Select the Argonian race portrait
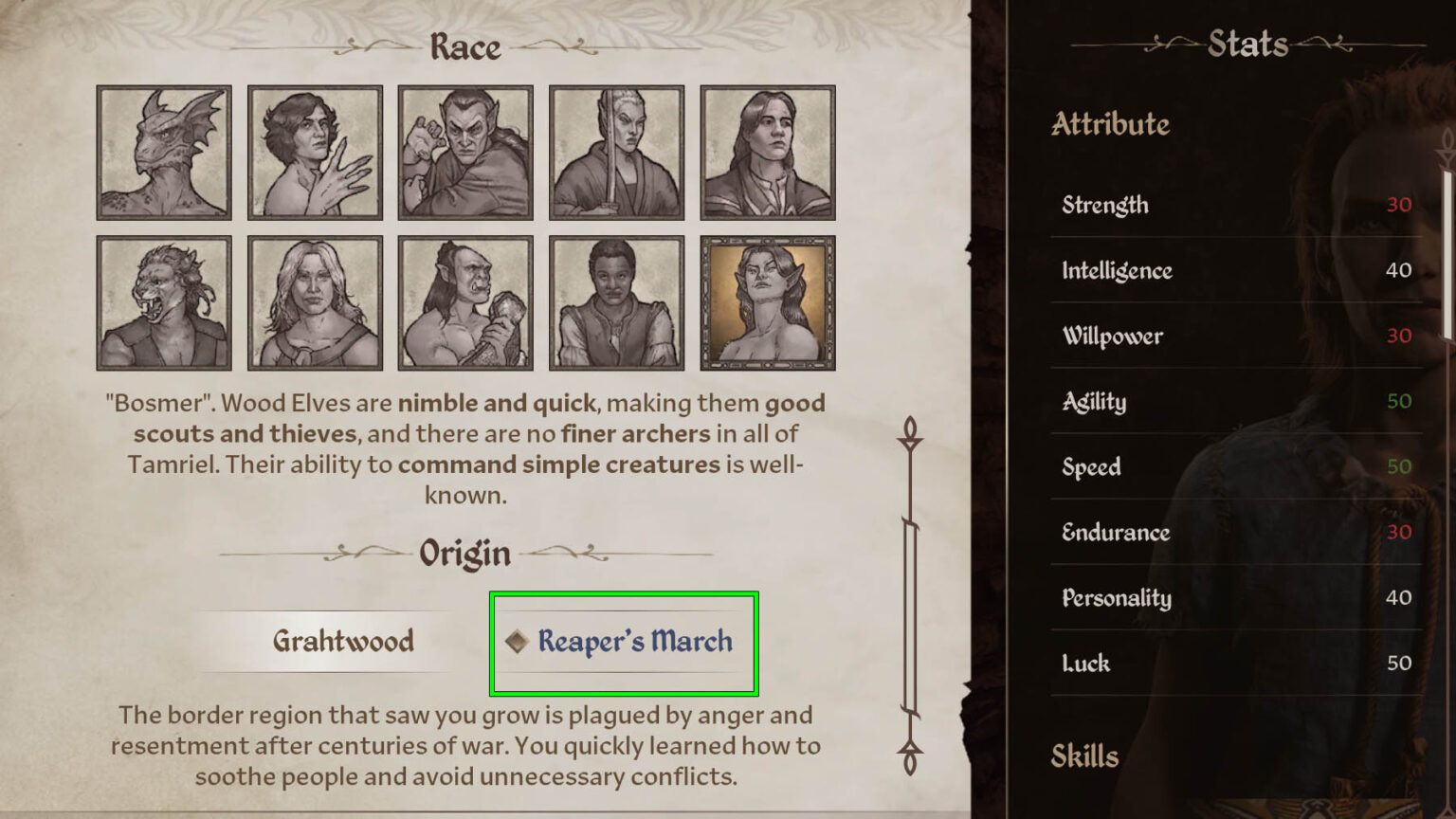Image resolution: width=1456 pixels, height=819 pixels. coord(163,152)
